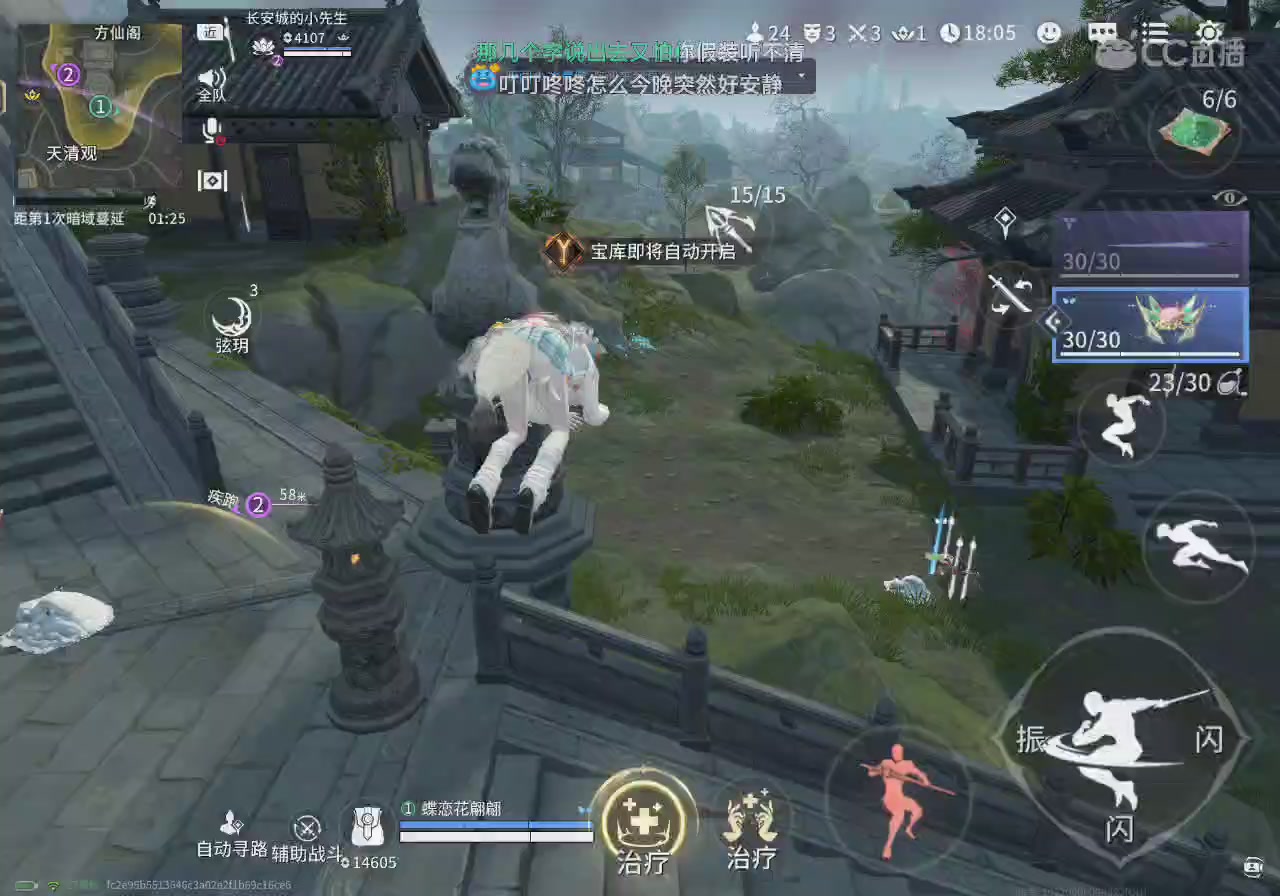This screenshot has height=896, width=1280.
Task: Toggle the 全队 team voice speaker
Action: [211, 78]
